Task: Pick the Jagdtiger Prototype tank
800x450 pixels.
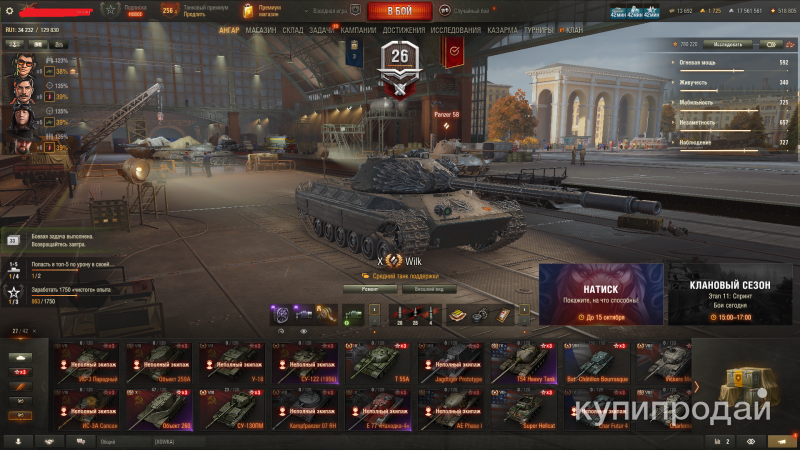Action: 452,363
